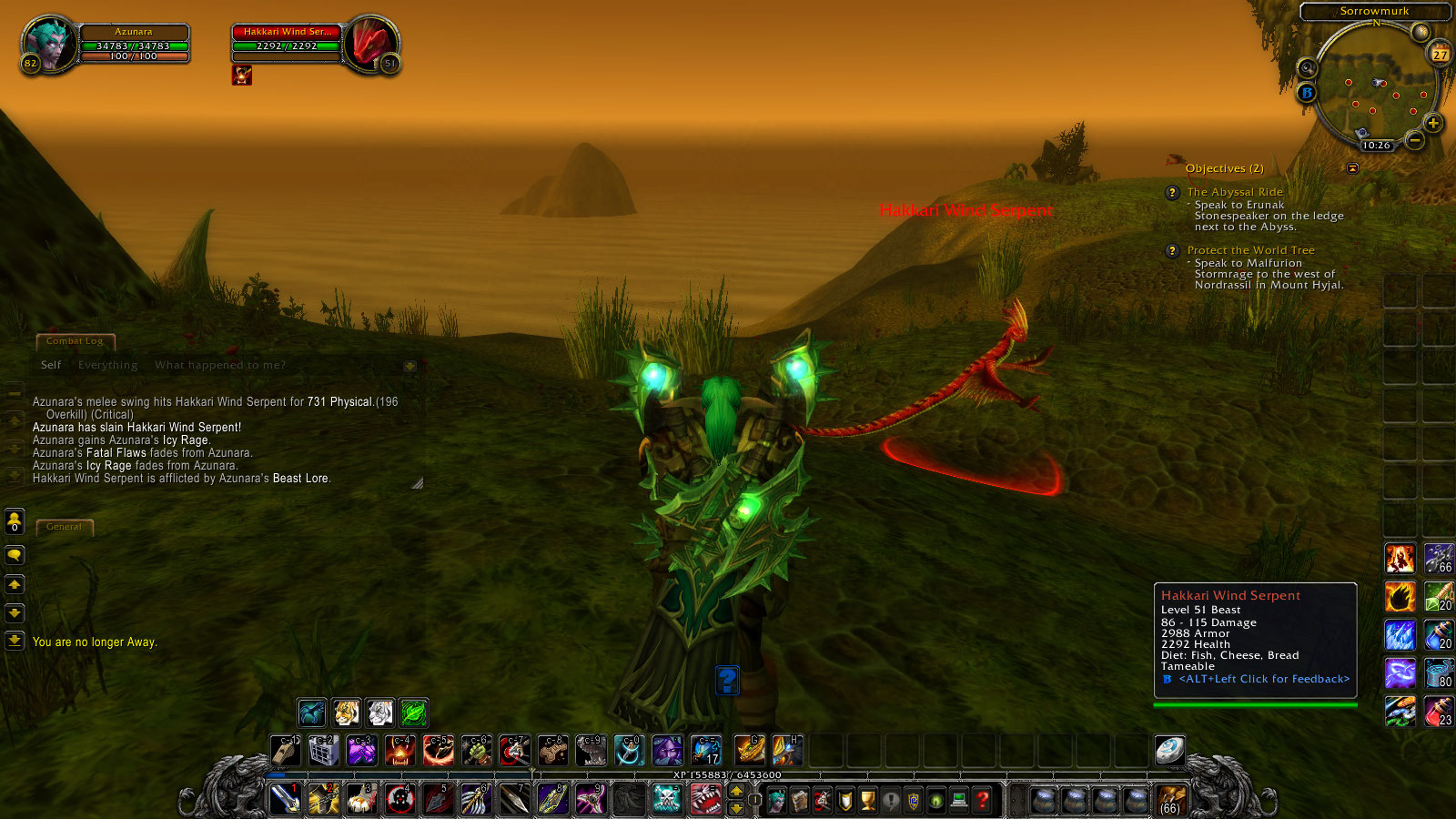Open the achievements shield icon
This screenshot has width=1456, height=819.
tap(844, 800)
